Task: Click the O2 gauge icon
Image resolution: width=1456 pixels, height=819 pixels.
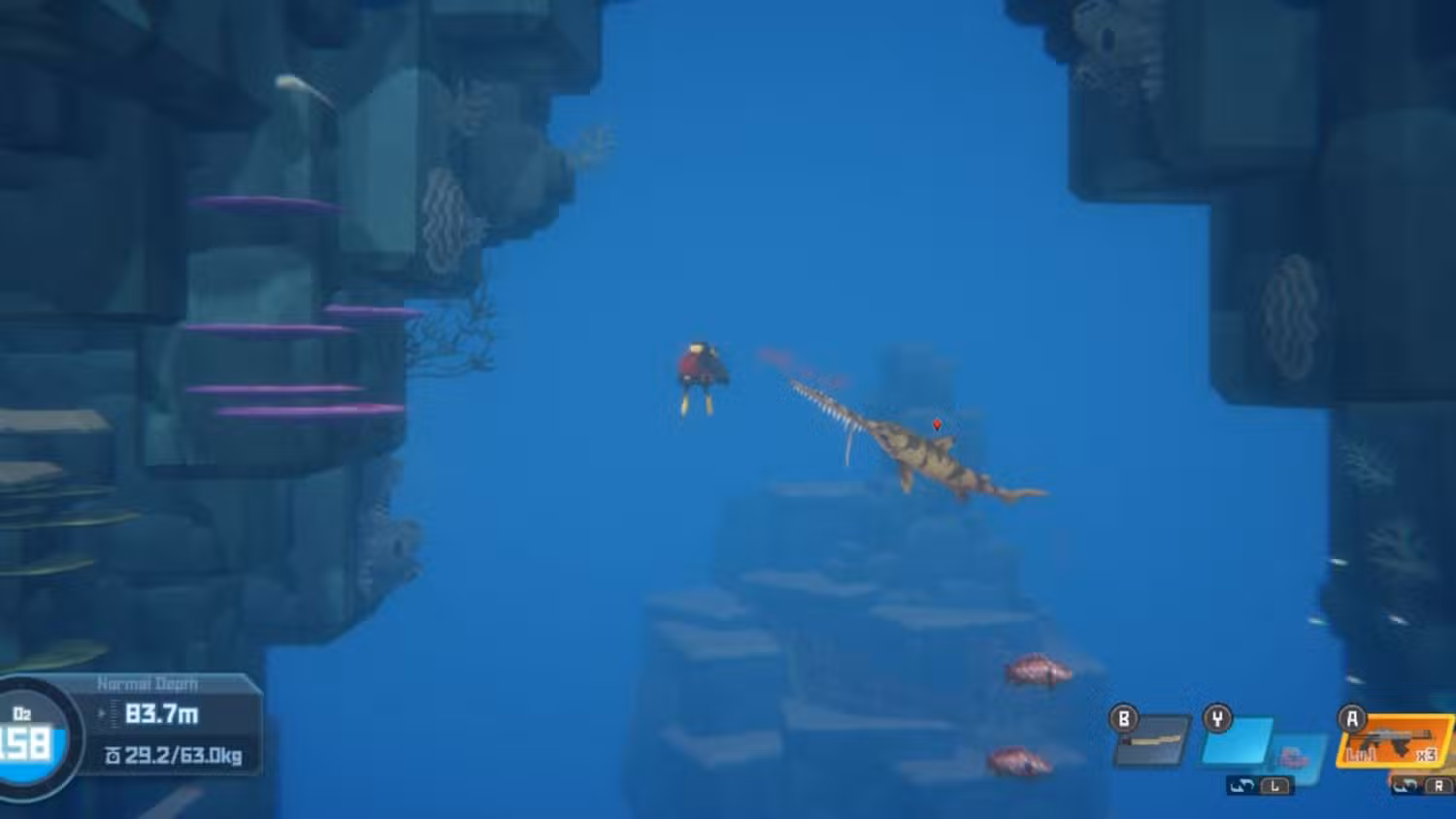Action: (x=21, y=712)
